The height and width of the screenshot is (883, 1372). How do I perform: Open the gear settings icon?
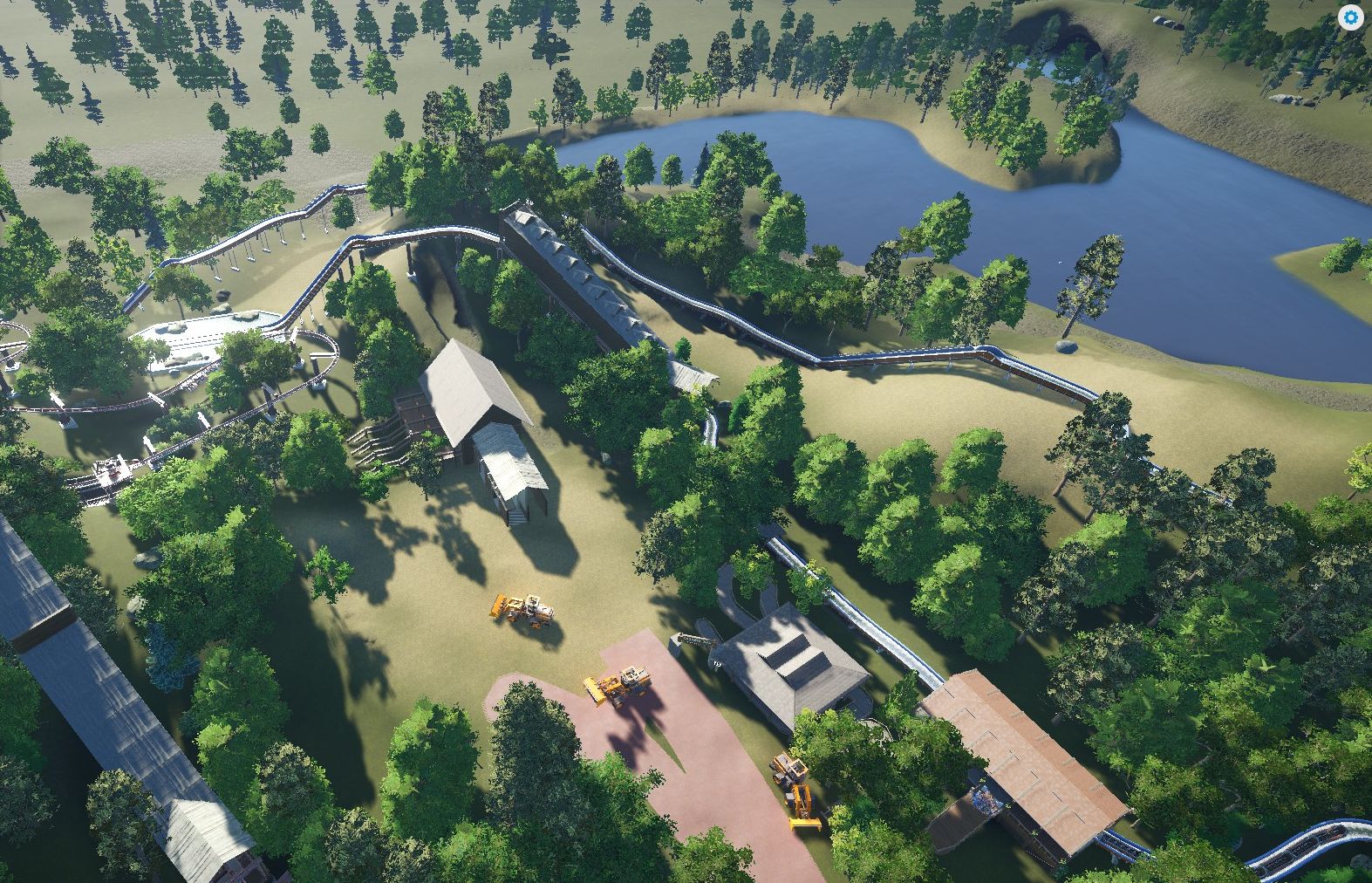(x=1350, y=17)
